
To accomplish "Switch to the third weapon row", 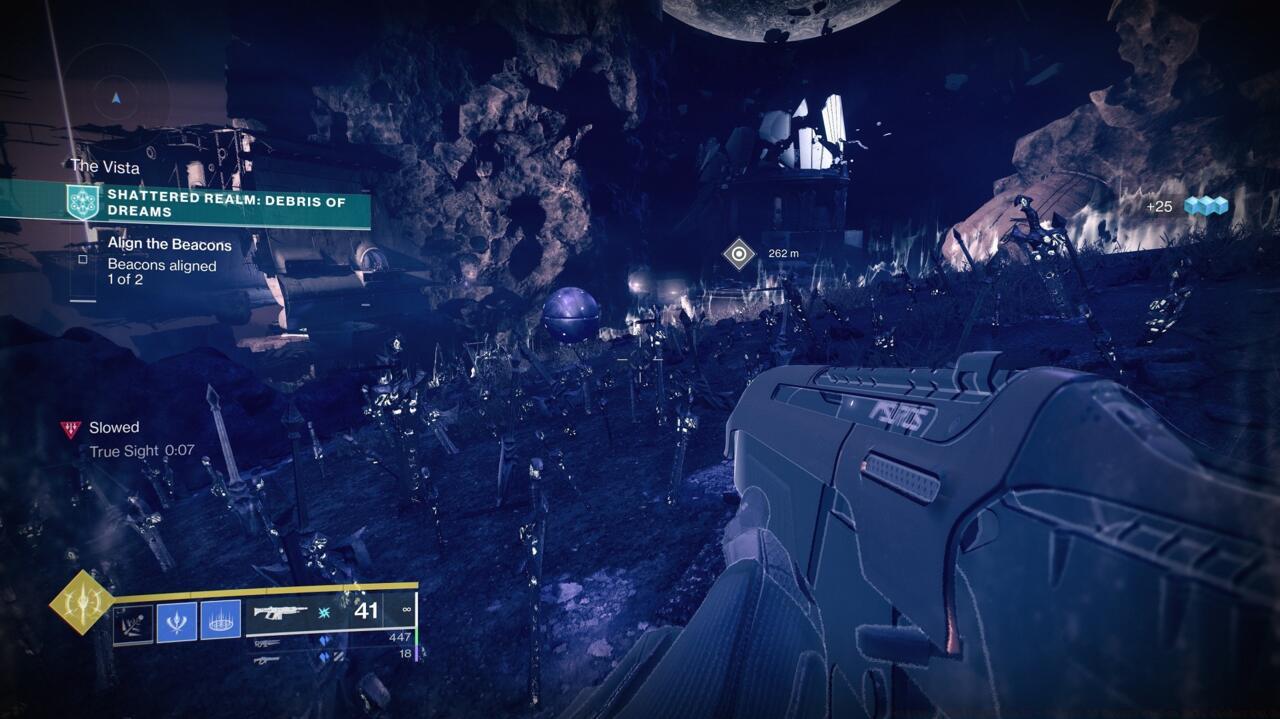I will click(x=267, y=659).
